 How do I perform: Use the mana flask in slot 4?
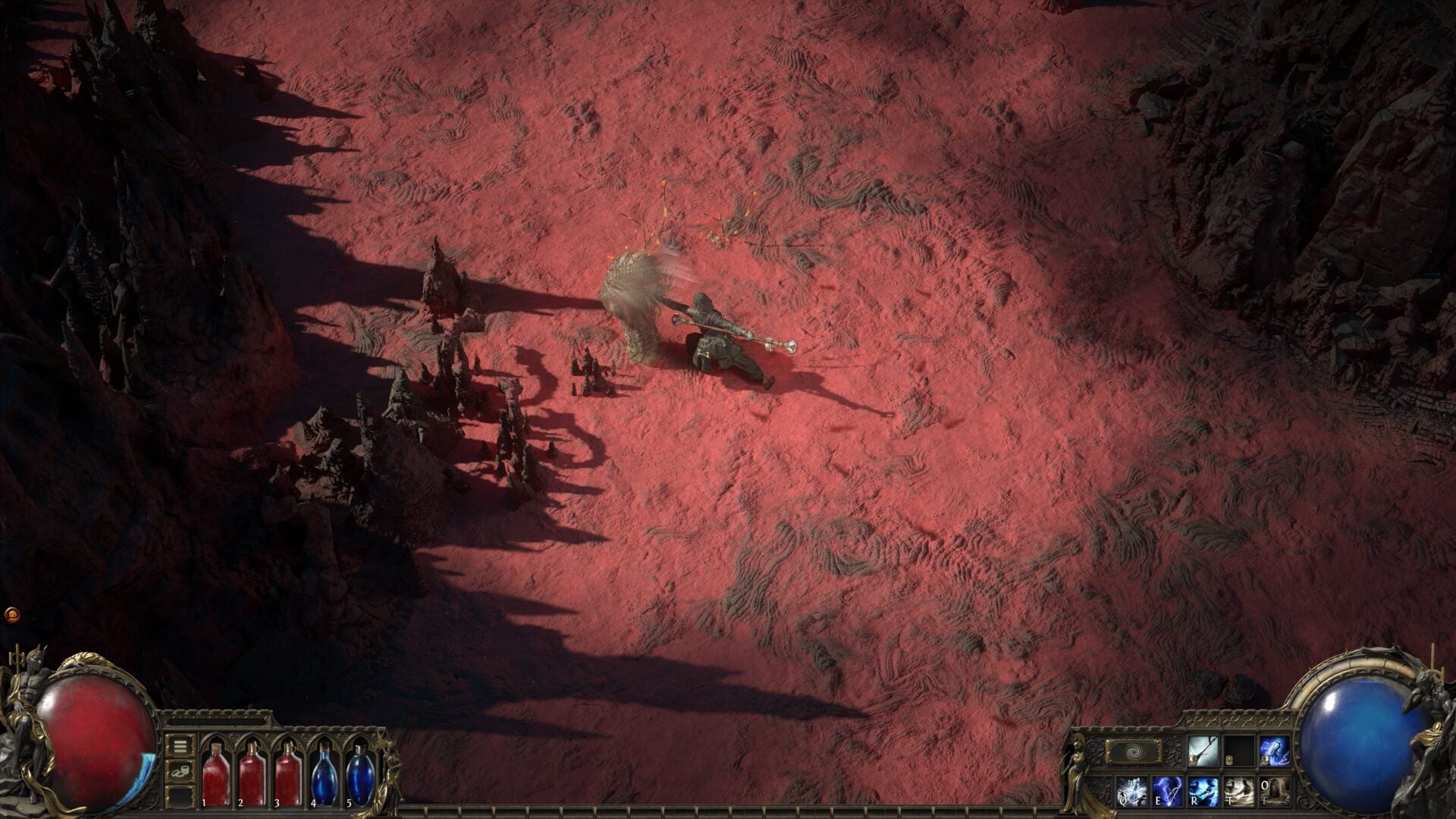click(x=325, y=773)
